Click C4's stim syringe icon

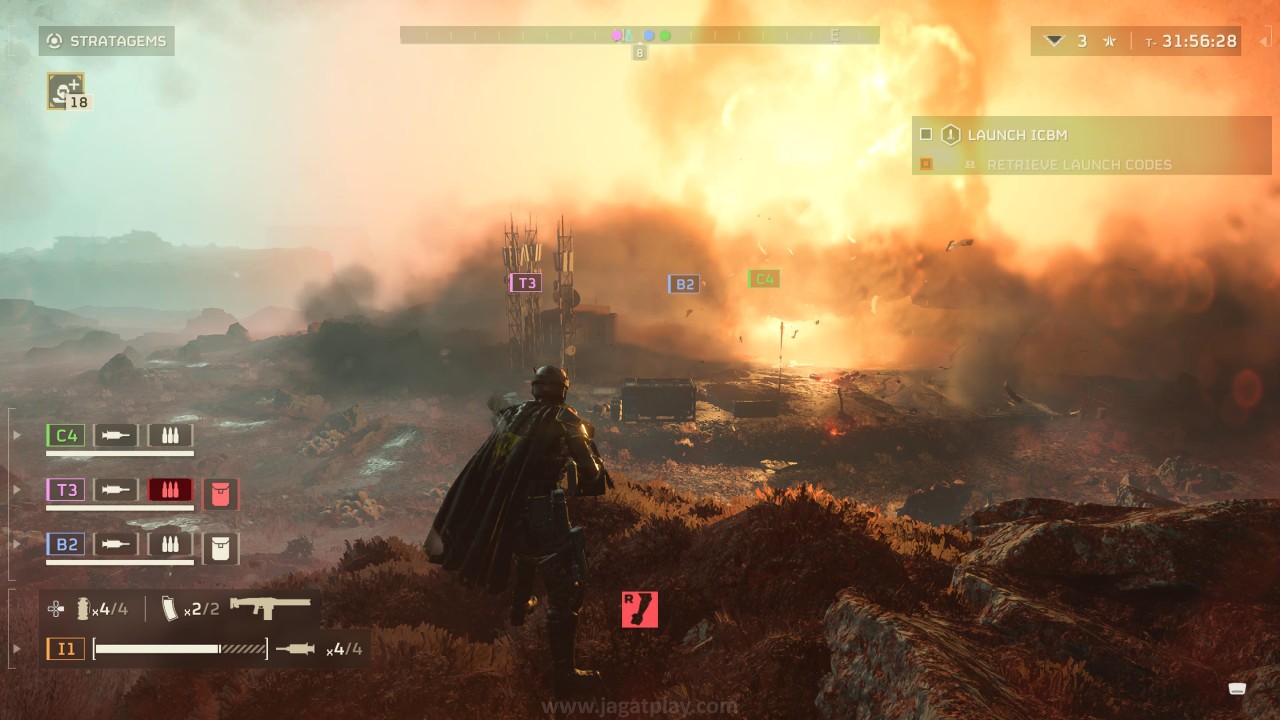coord(116,435)
